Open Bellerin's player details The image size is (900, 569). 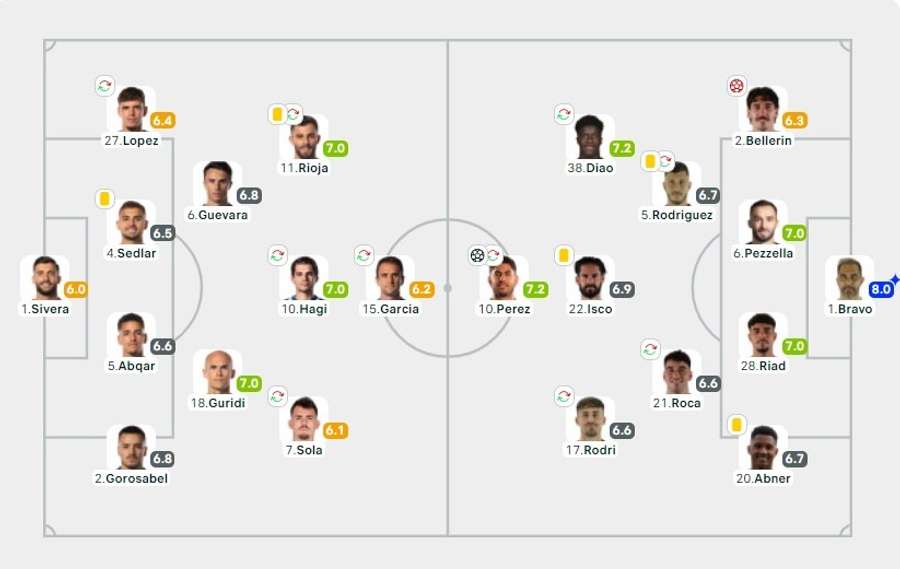[762, 110]
